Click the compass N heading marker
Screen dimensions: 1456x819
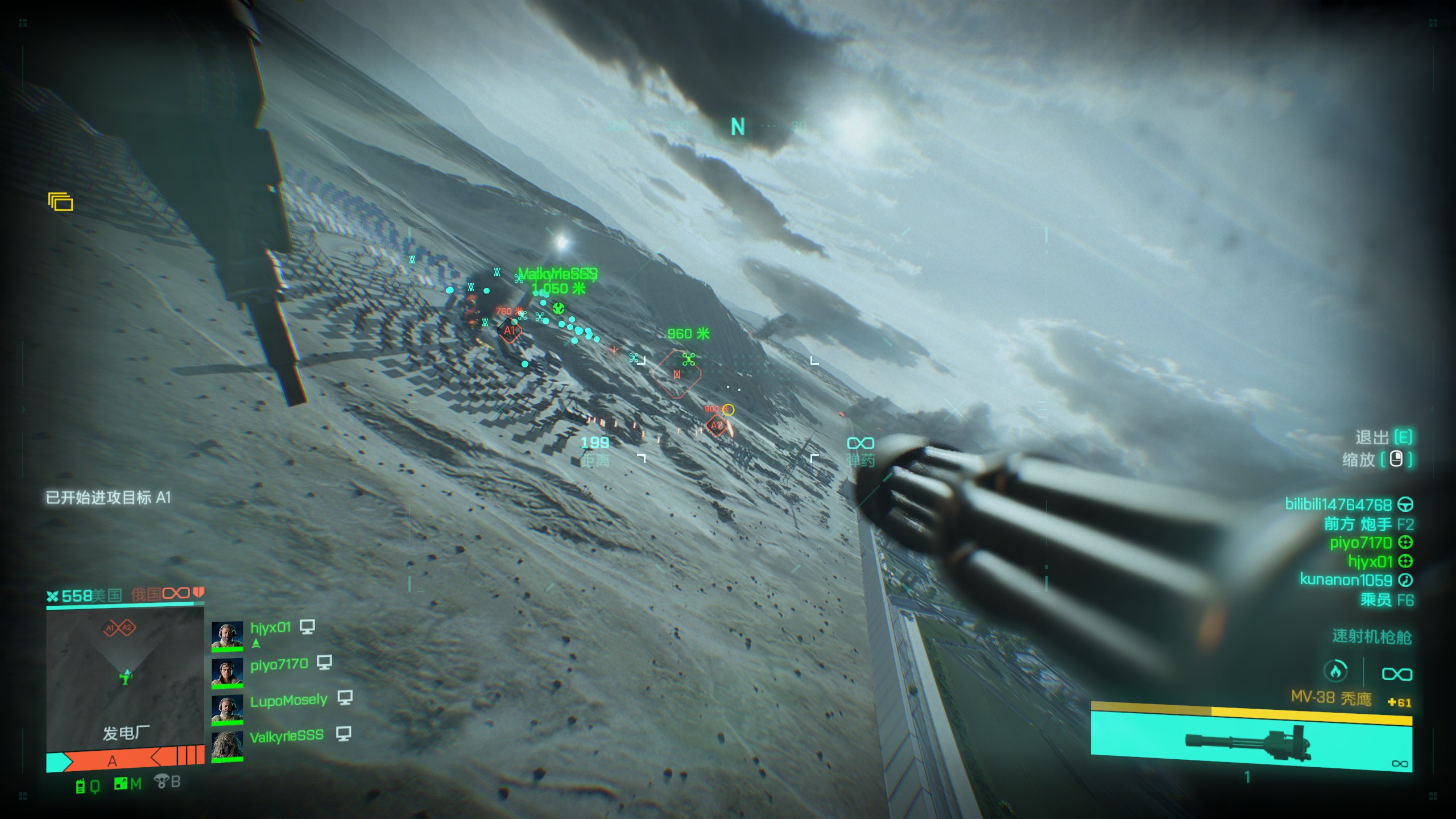738,127
